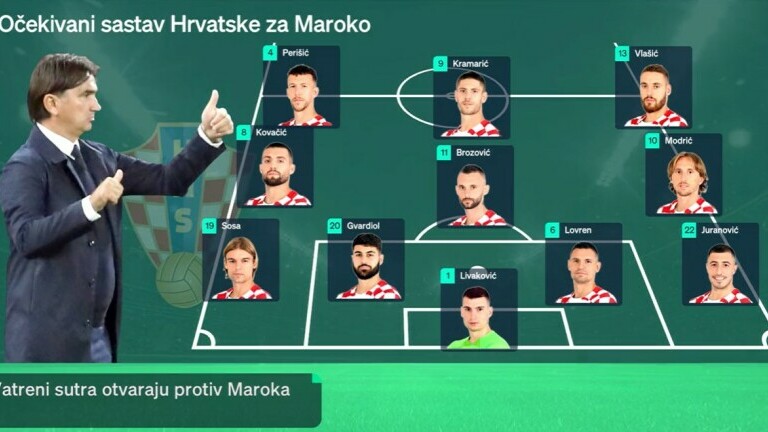The image size is (768, 432).
Task: Open Brozović's player card
Action: 474,186
